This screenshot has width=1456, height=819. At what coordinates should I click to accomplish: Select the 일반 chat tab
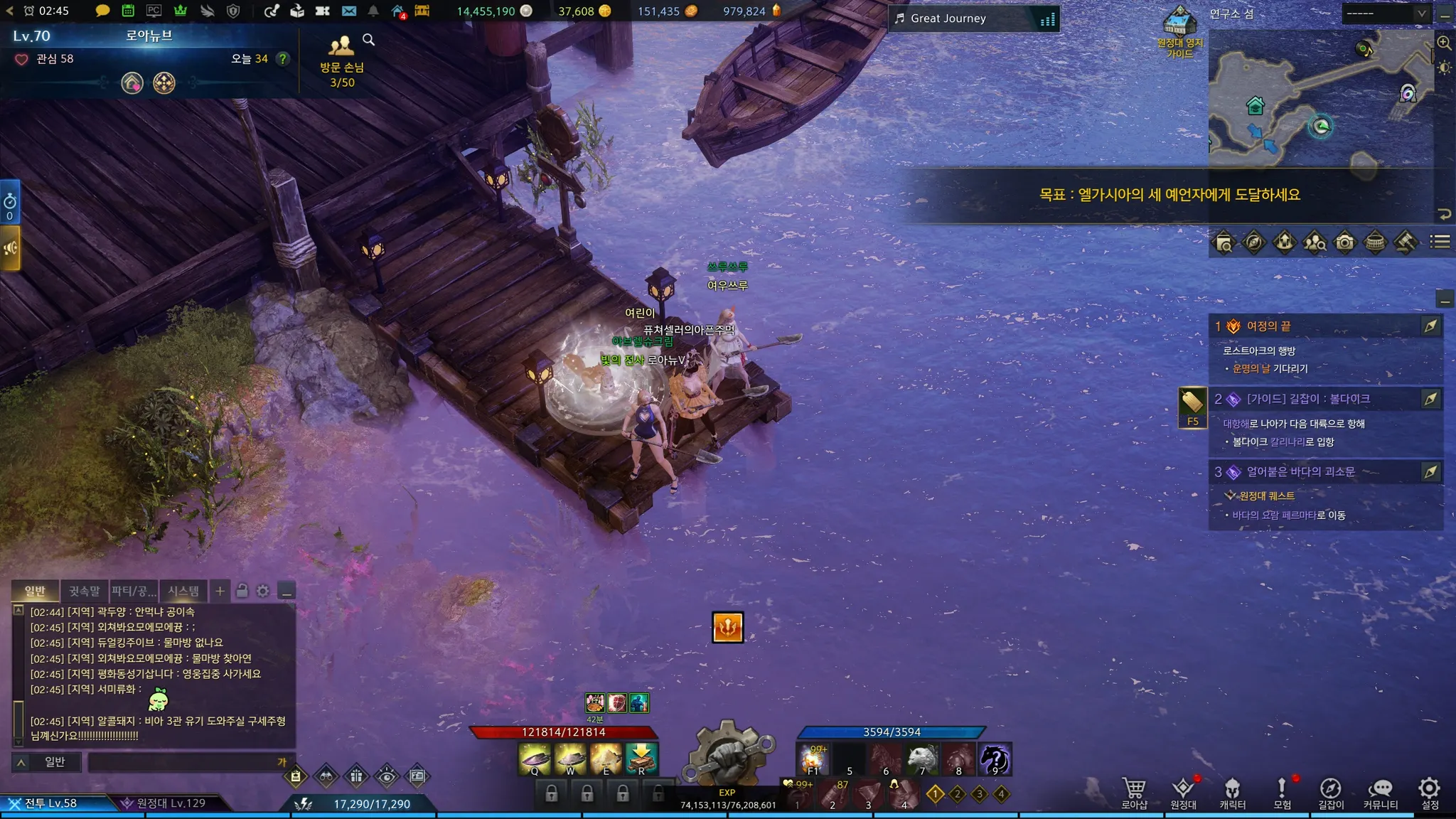35,591
